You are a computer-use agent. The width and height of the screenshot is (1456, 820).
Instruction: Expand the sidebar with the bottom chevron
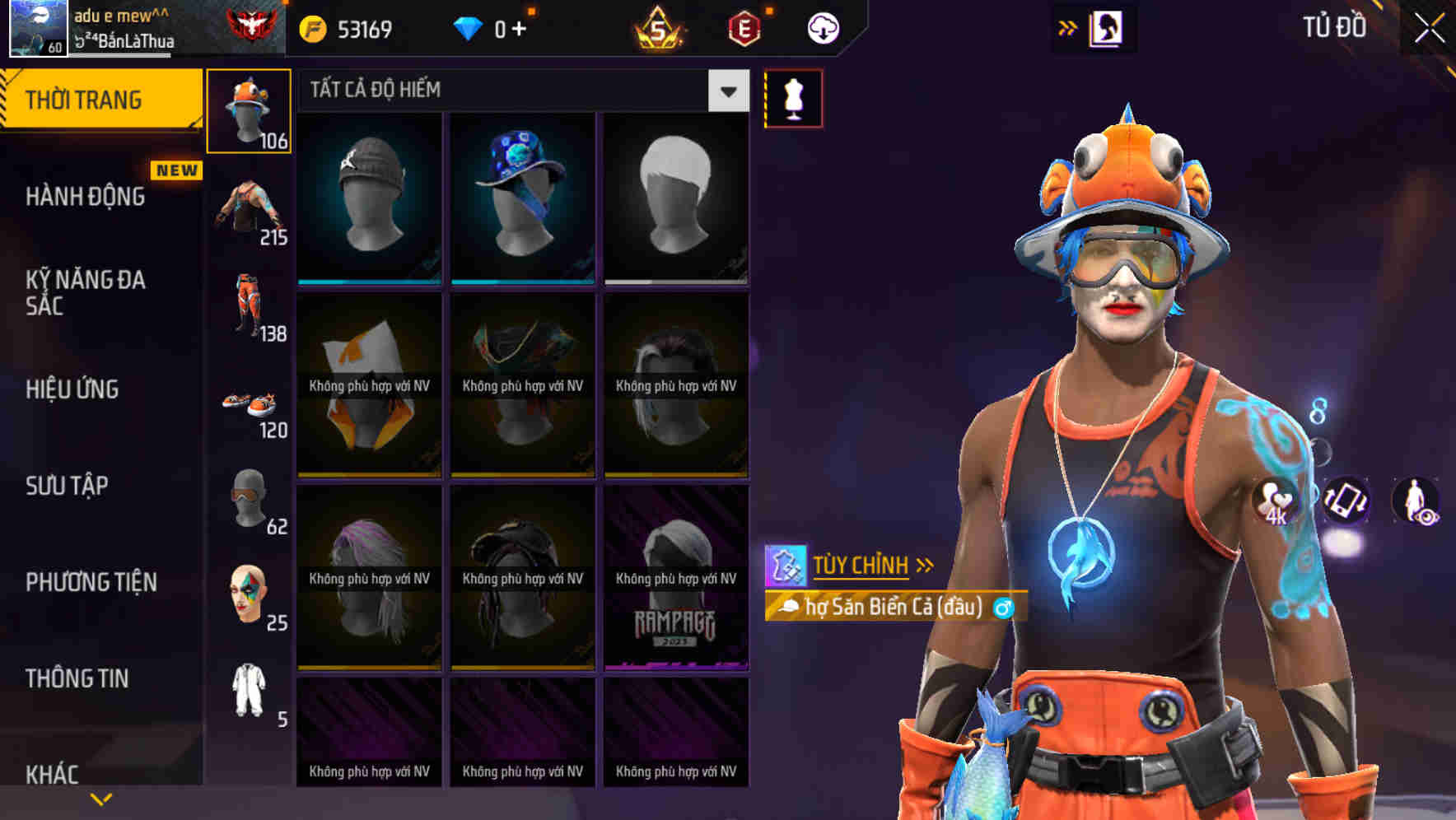pos(100,797)
